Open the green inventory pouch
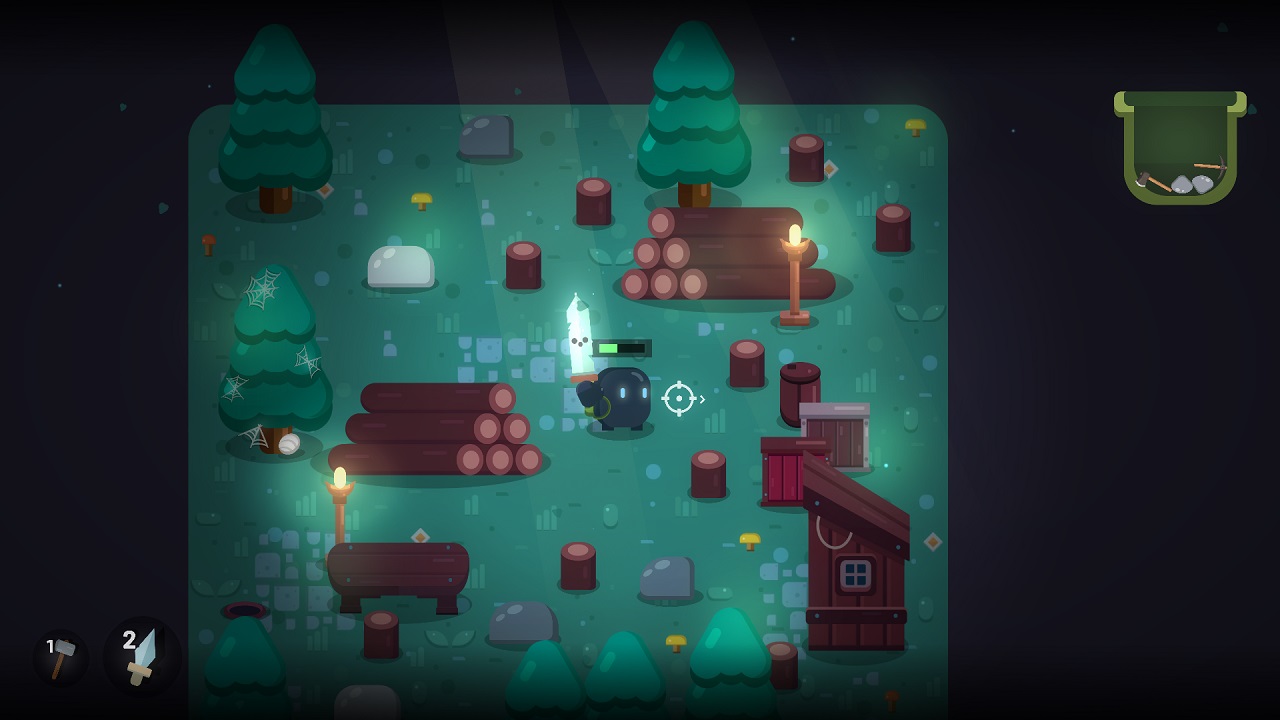The height and width of the screenshot is (720, 1280). point(1180,149)
